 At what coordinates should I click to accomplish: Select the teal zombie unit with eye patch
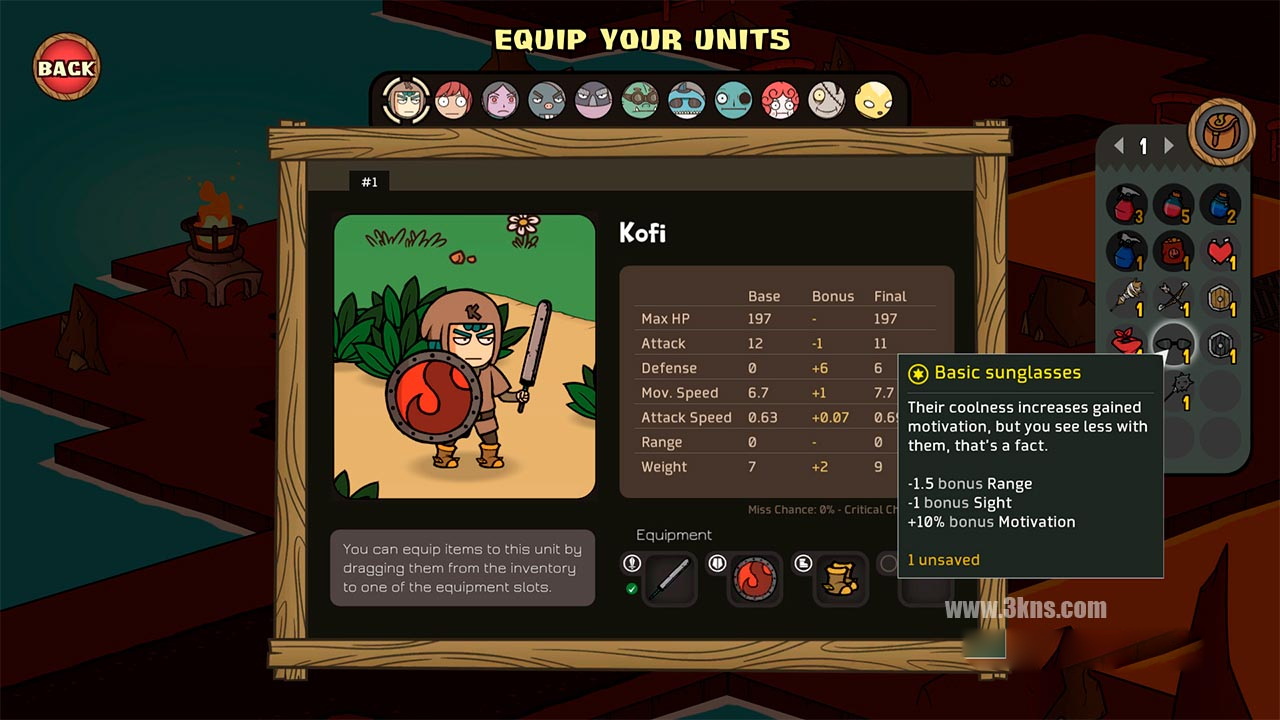tap(733, 100)
